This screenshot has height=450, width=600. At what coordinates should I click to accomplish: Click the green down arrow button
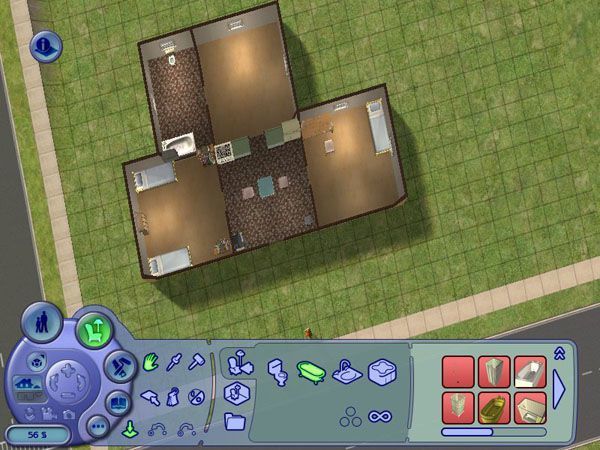129,432
